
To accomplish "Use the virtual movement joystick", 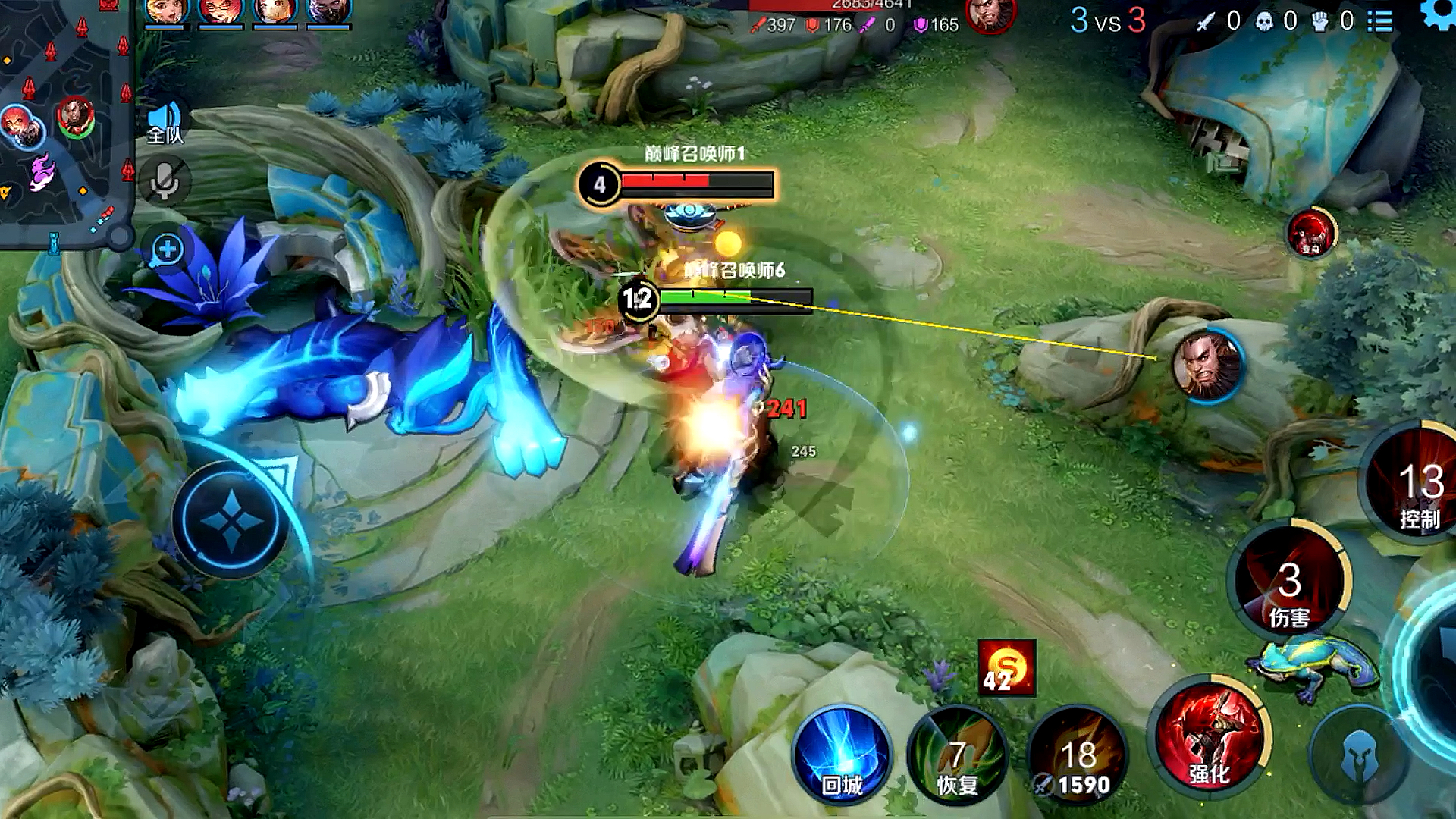I will [x=231, y=520].
